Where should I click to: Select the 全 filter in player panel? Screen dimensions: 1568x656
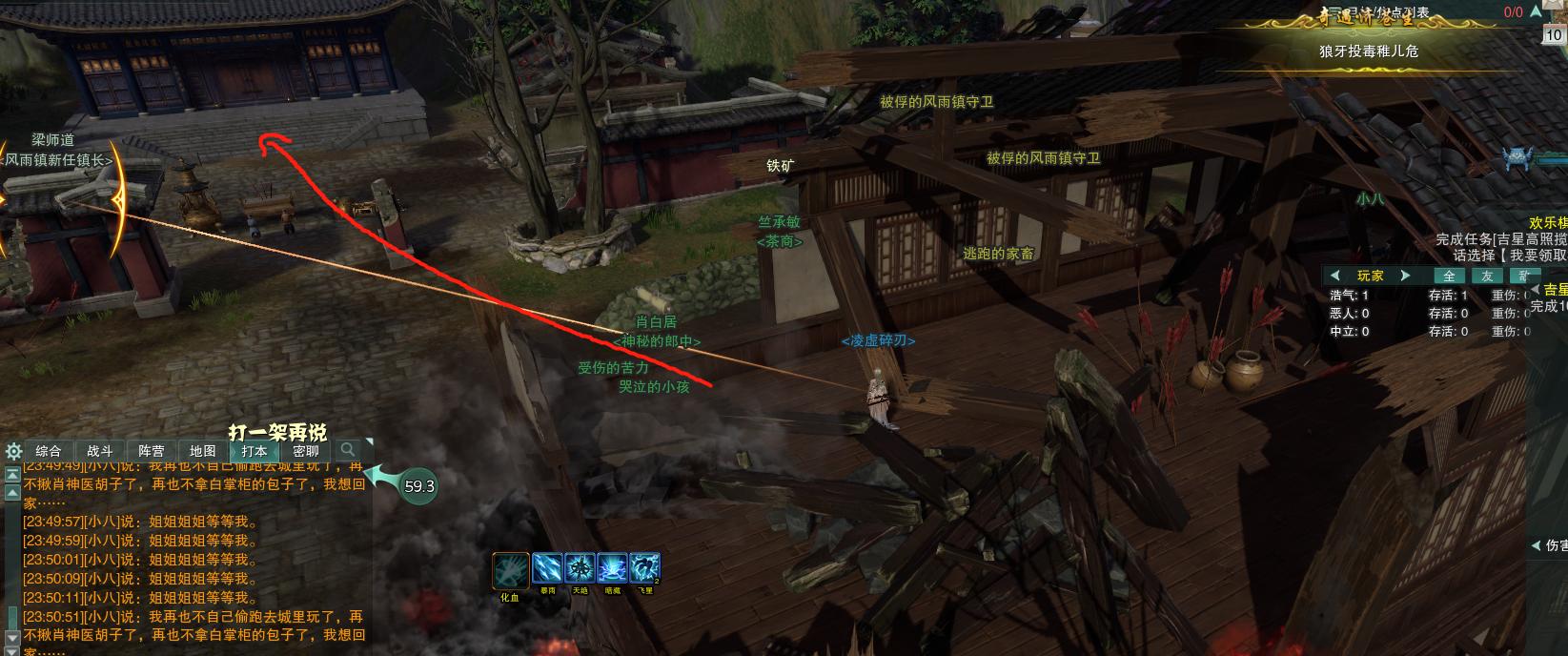pyautogui.click(x=1449, y=276)
